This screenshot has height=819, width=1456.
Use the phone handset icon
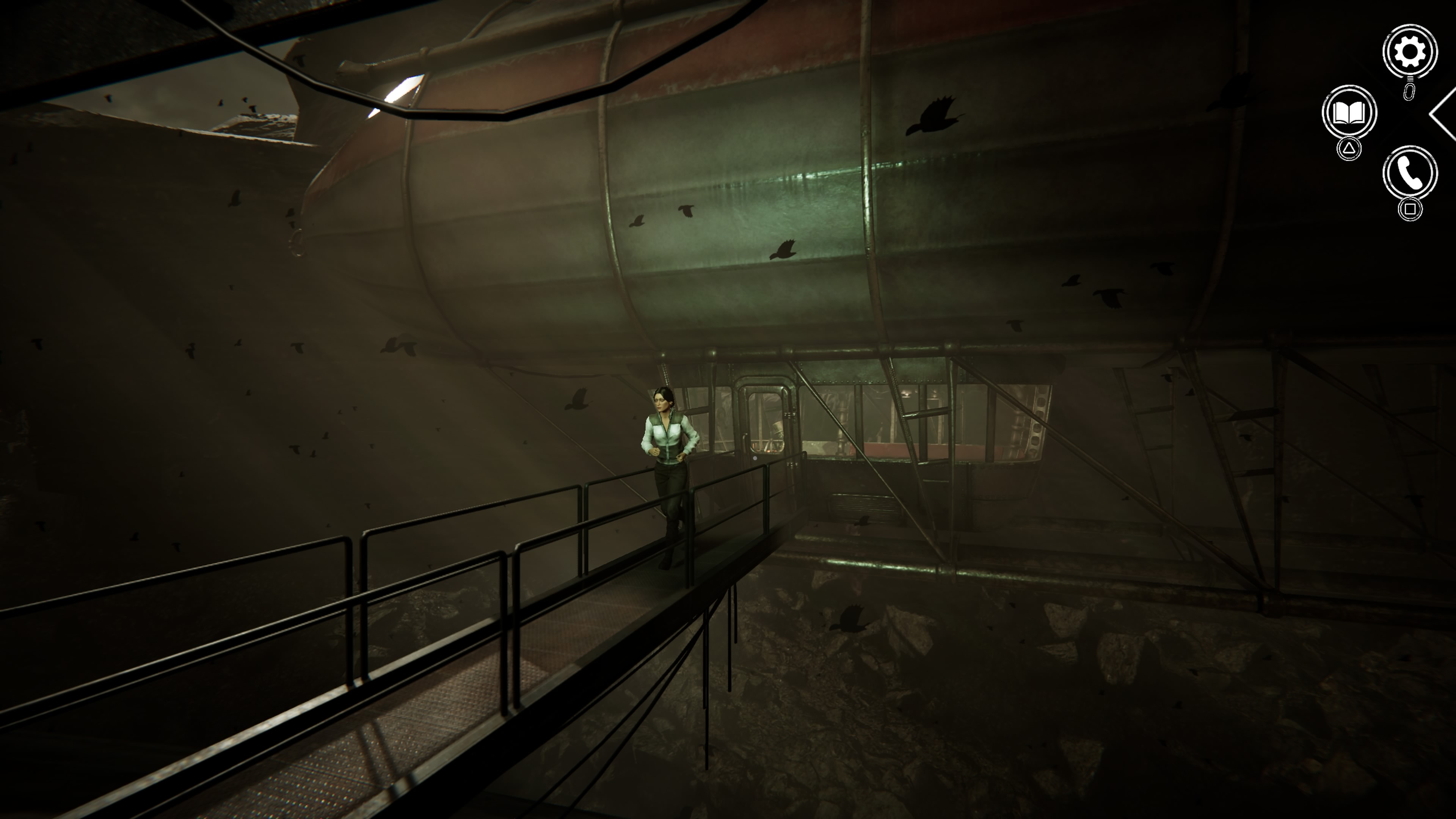1409,173
